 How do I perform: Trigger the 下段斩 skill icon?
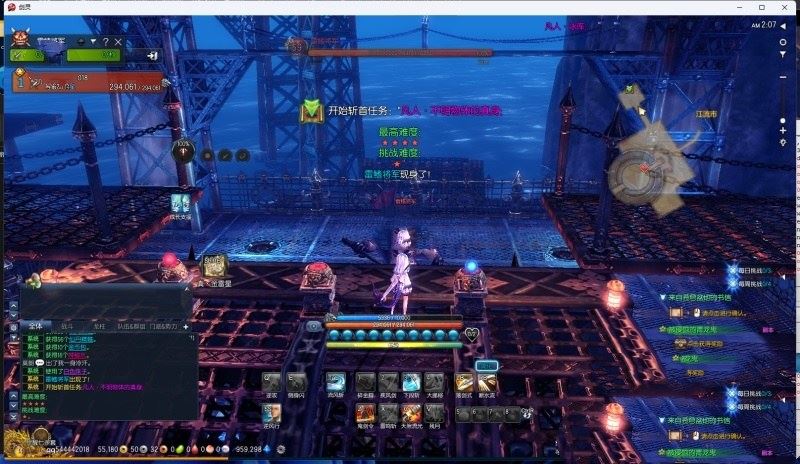(410, 383)
